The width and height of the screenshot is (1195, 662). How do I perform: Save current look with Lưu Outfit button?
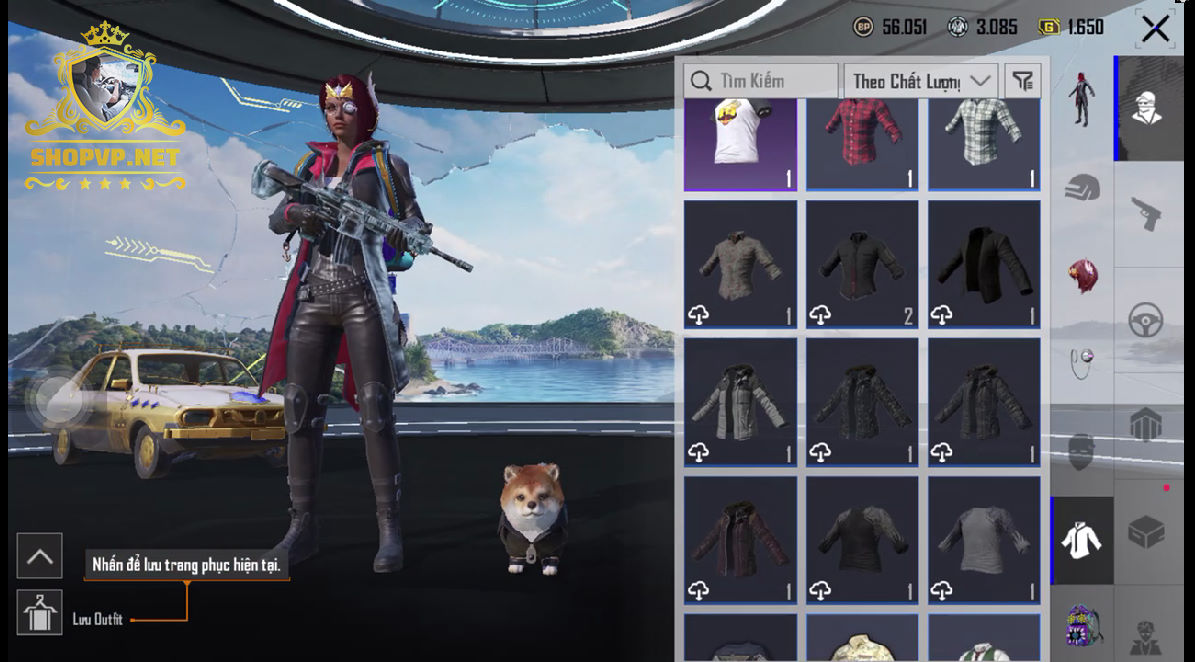pos(40,611)
